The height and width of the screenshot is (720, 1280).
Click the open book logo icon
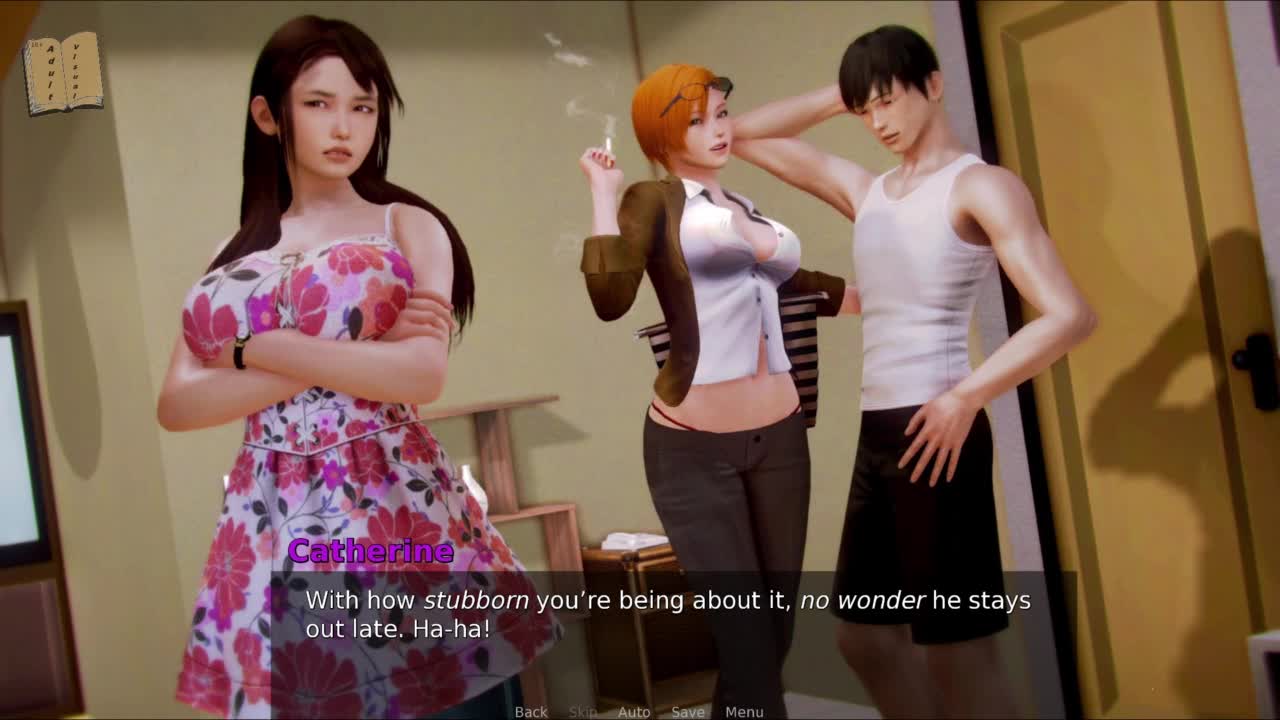coord(63,73)
